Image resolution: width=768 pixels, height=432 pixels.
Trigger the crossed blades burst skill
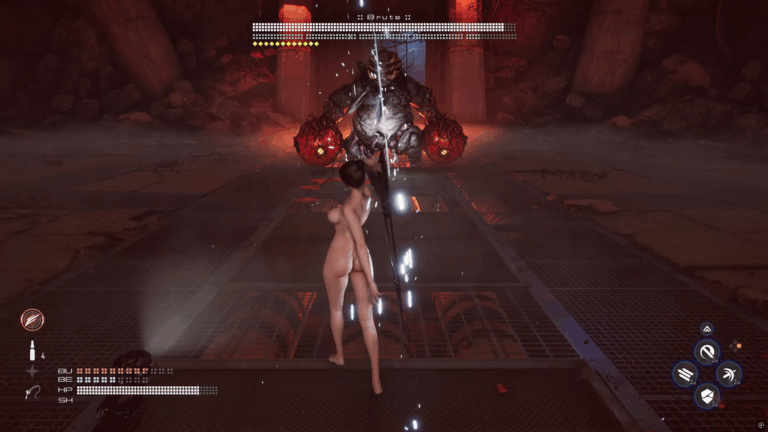729,374
